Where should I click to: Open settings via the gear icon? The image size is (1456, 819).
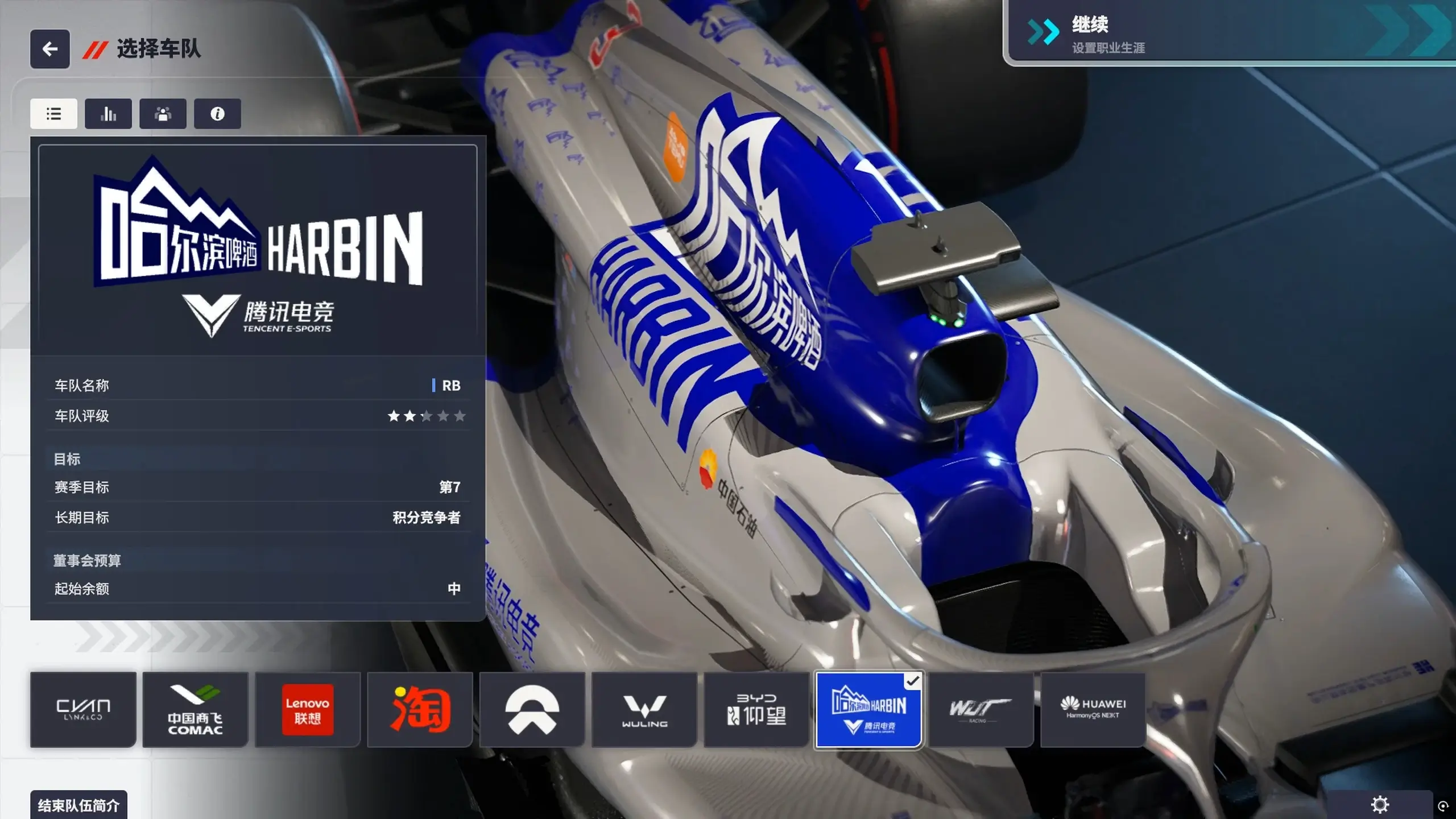(1380, 804)
